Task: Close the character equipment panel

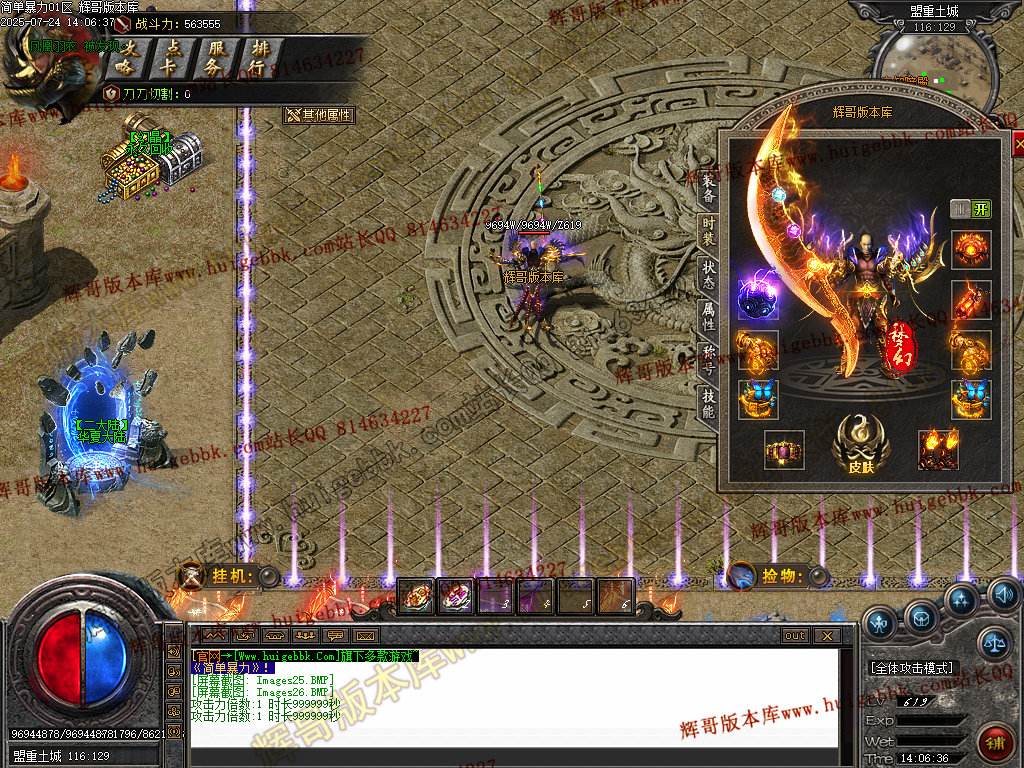Action: pyautogui.click(x=1018, y=146)
